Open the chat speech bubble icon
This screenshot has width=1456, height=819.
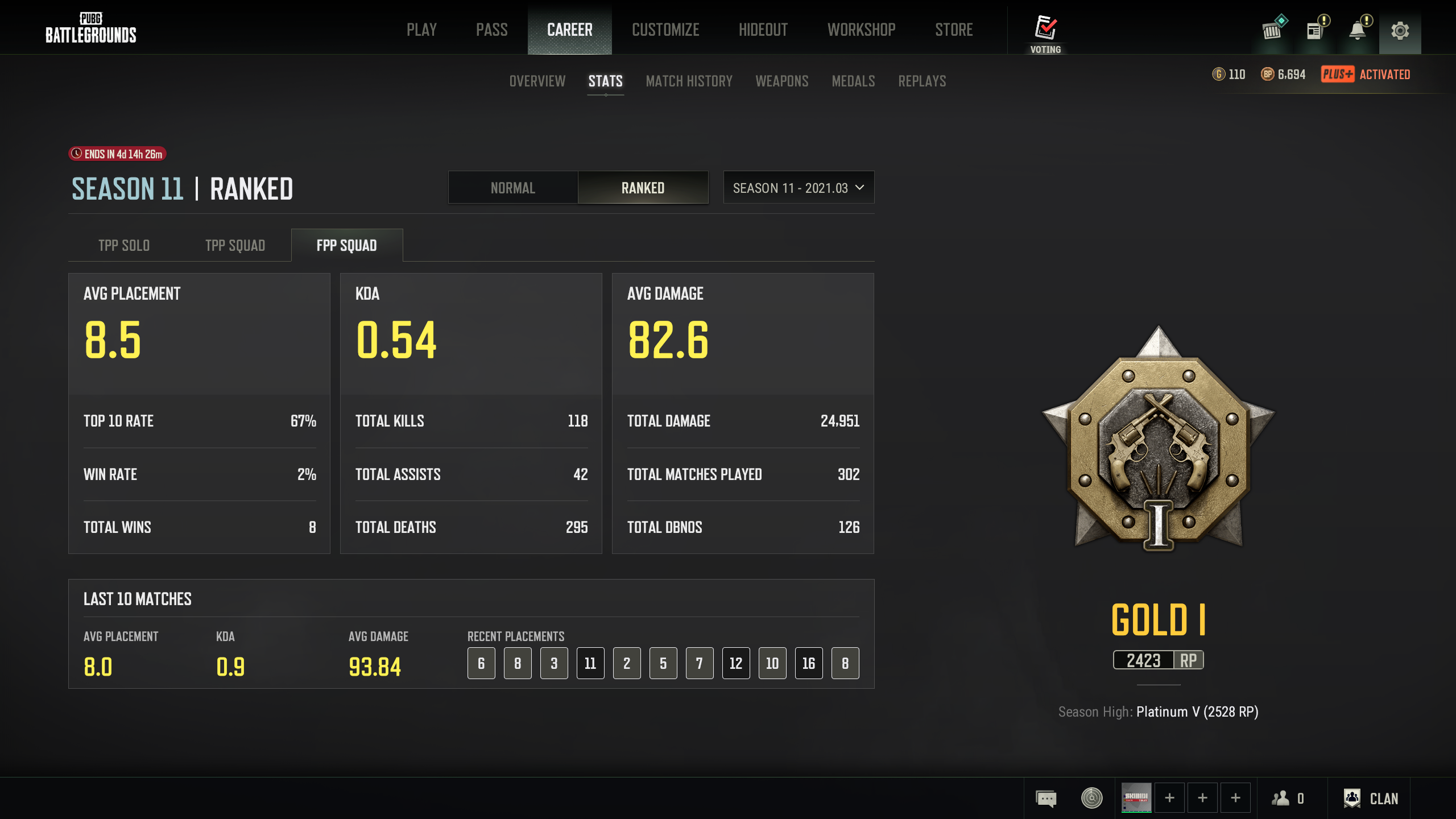[1046, 799]
